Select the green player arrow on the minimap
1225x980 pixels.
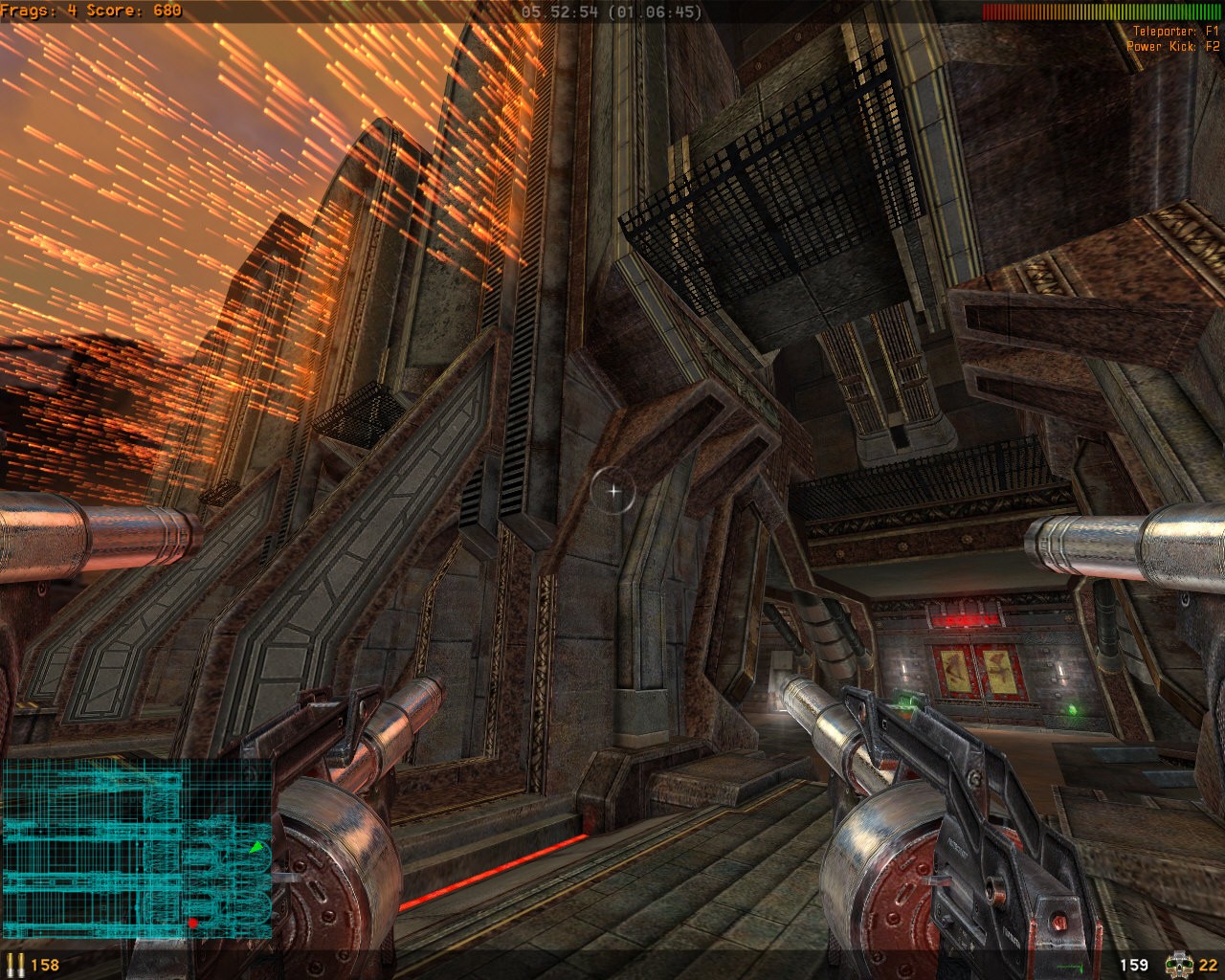click(x=256, y=849)
